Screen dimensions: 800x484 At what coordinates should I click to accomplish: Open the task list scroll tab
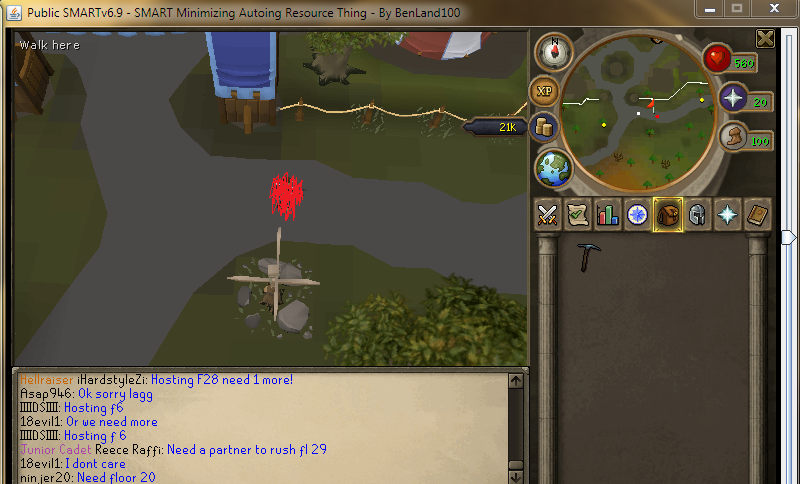point(577,214)
